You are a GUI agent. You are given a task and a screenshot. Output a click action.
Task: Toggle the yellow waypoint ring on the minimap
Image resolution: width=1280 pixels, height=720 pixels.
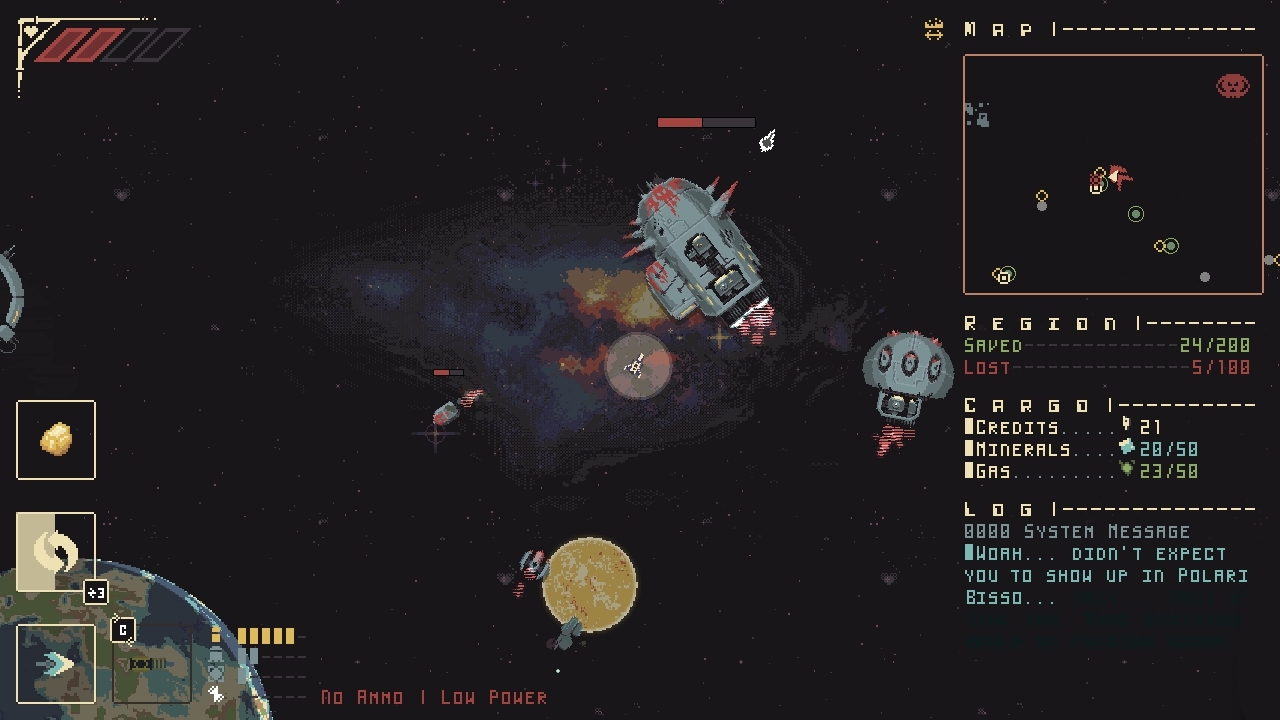pos(1042,195)
